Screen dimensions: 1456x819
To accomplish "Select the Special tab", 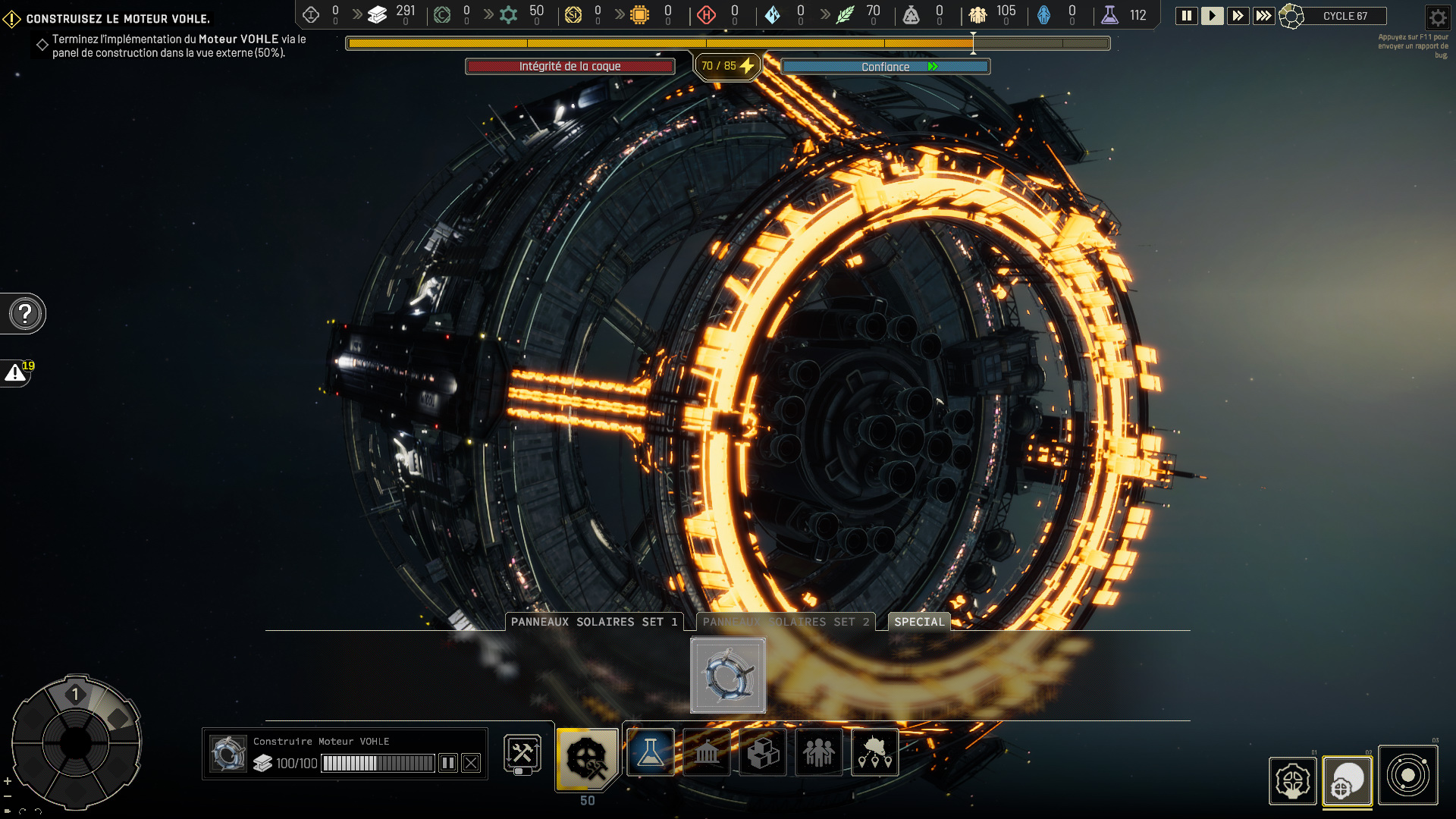I will (919, 622).
